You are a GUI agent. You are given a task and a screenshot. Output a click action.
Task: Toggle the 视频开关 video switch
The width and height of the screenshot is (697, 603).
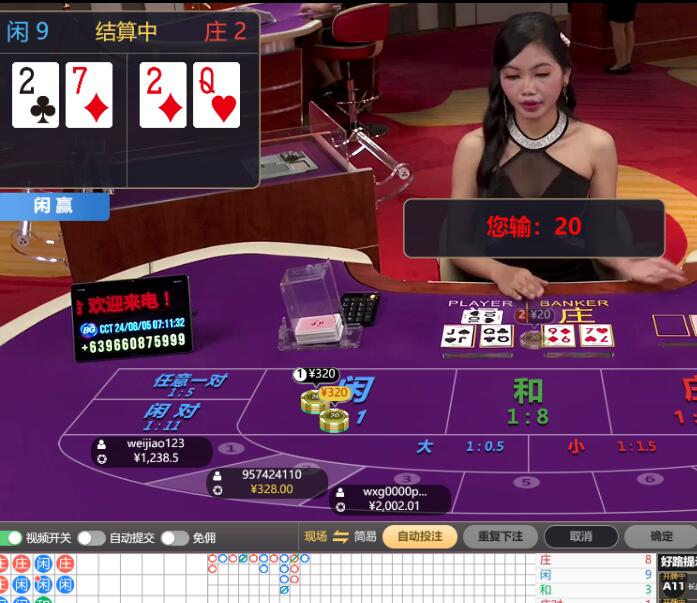(13, 538)
